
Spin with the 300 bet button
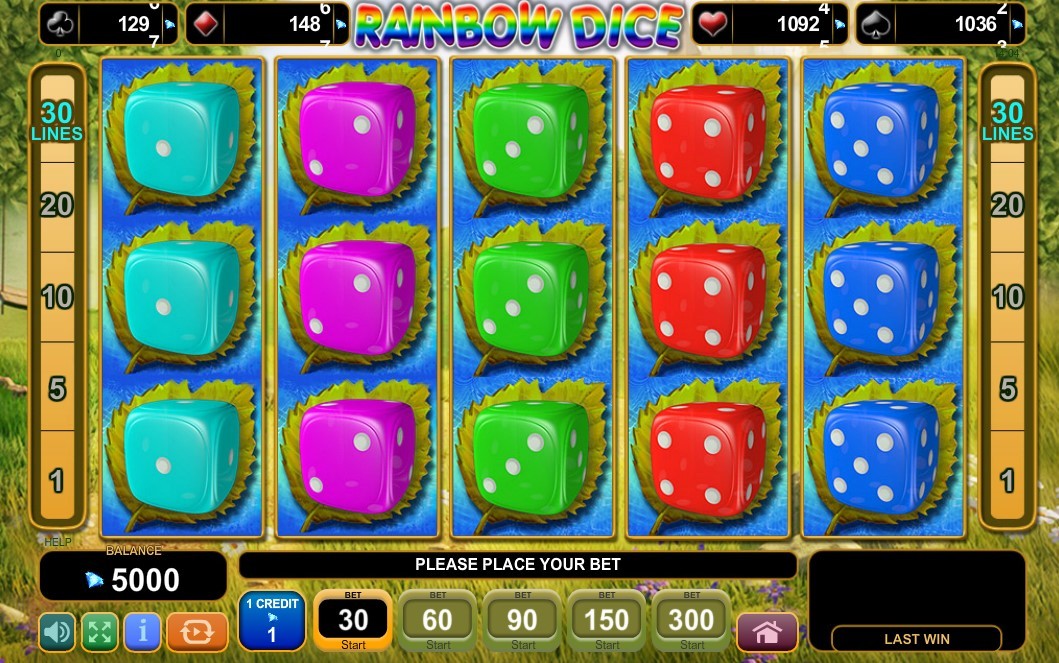click(x=691, y=620)
